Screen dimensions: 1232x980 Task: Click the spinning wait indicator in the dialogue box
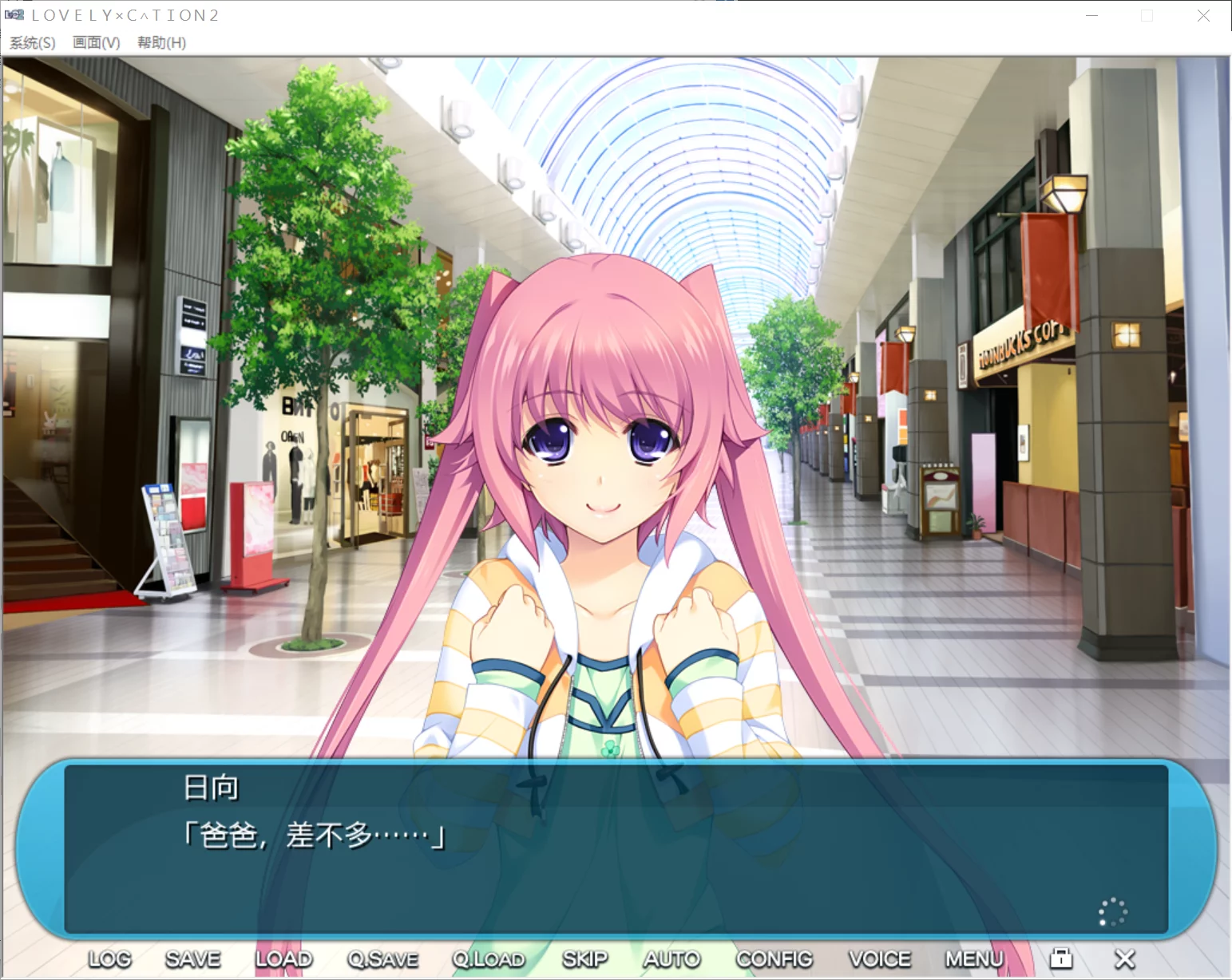(x=1111, y=911)
